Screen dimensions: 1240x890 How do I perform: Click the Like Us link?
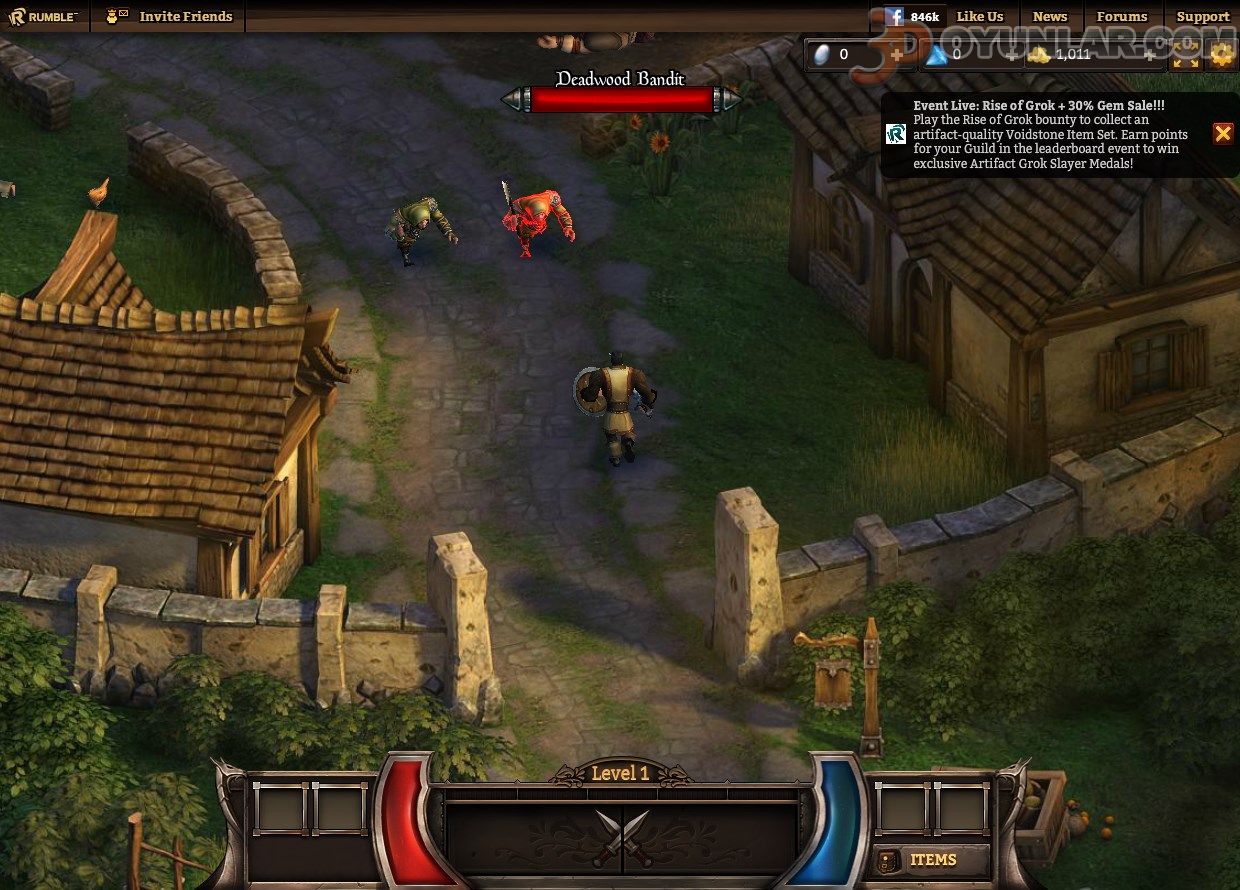[979, 16]
